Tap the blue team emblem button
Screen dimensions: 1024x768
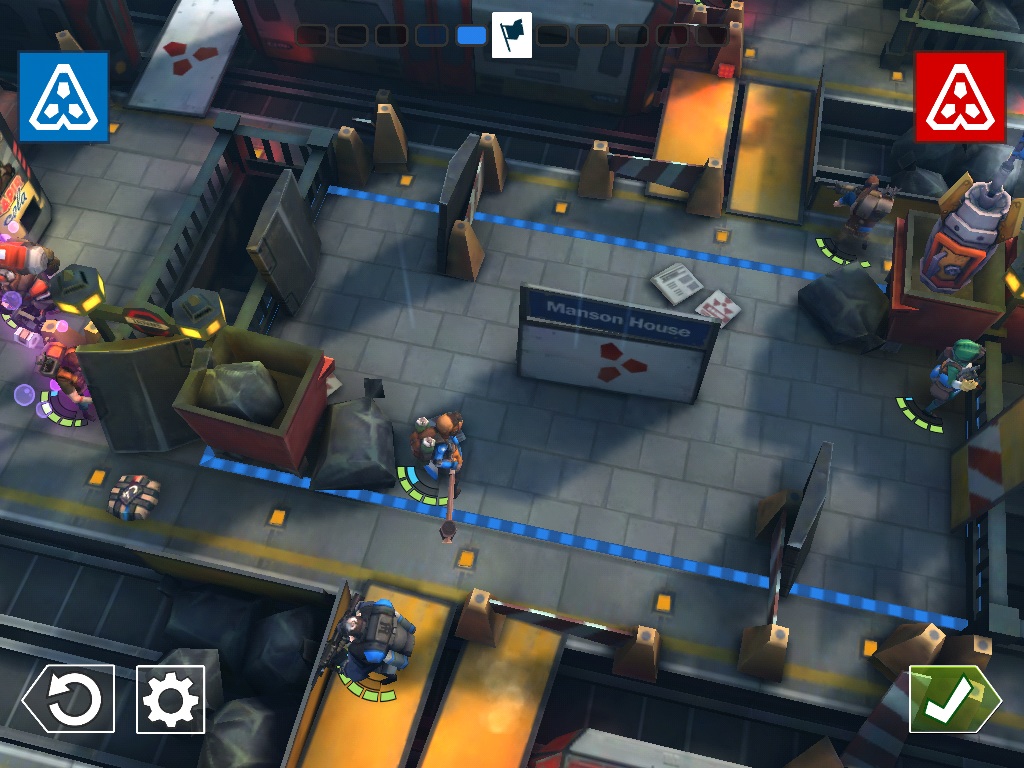point(63,97)
